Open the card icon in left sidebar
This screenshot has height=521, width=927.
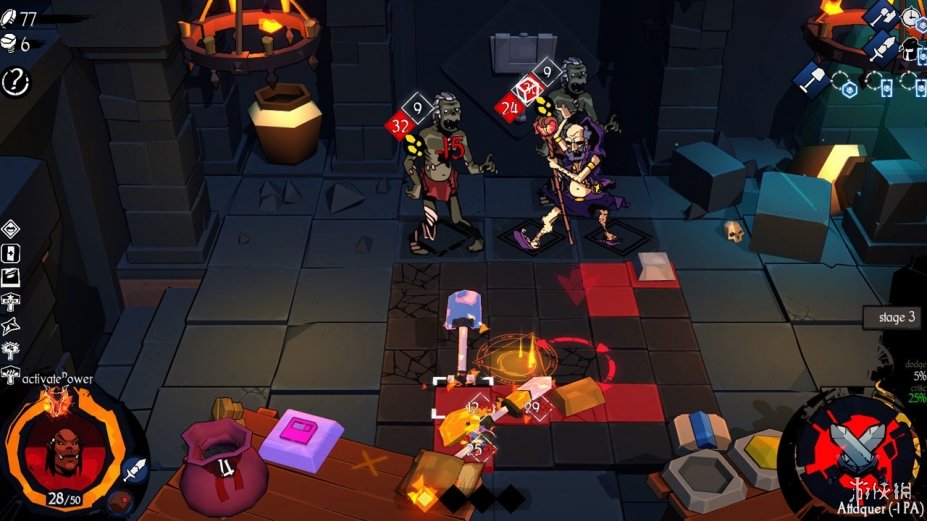pyautogui.click(x=11, y=253)
